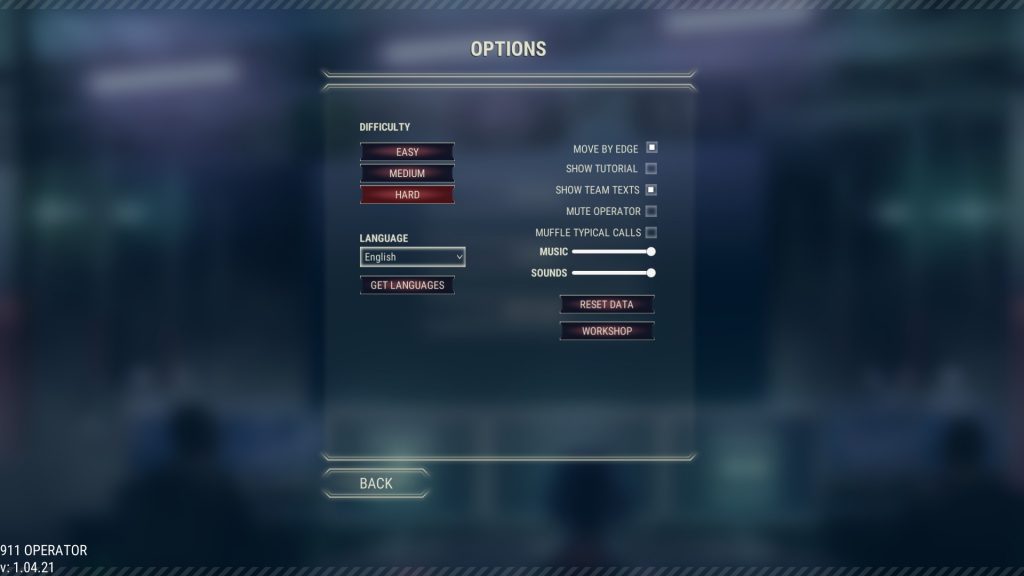Click the Sounds volume slider
The image size is (1024, 576).
(612, 272)
